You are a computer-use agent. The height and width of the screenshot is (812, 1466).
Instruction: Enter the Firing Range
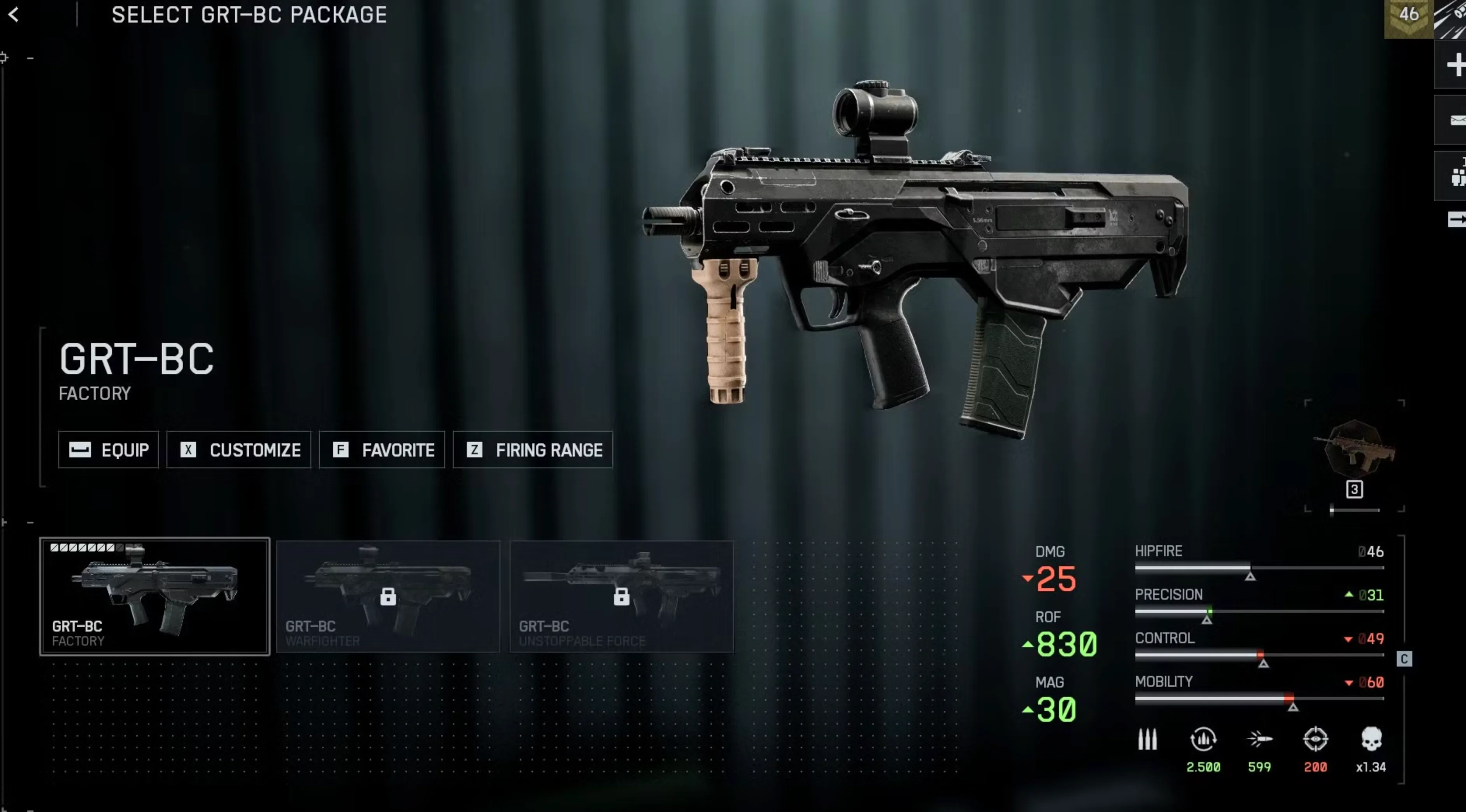pos(533,450)
